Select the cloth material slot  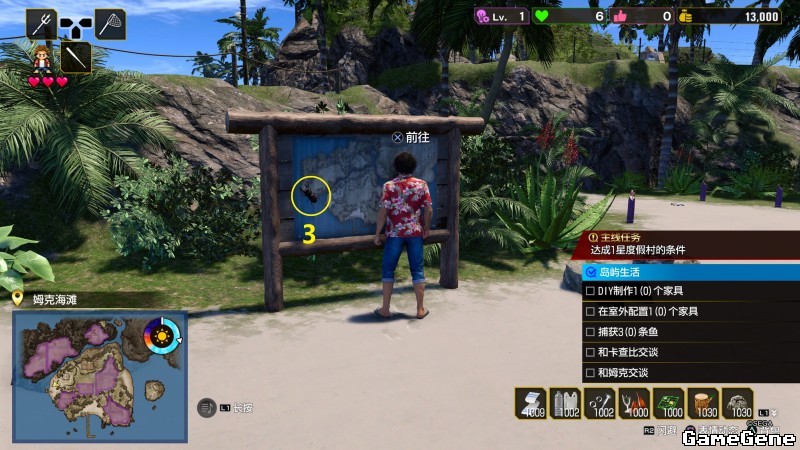[530, 403]
